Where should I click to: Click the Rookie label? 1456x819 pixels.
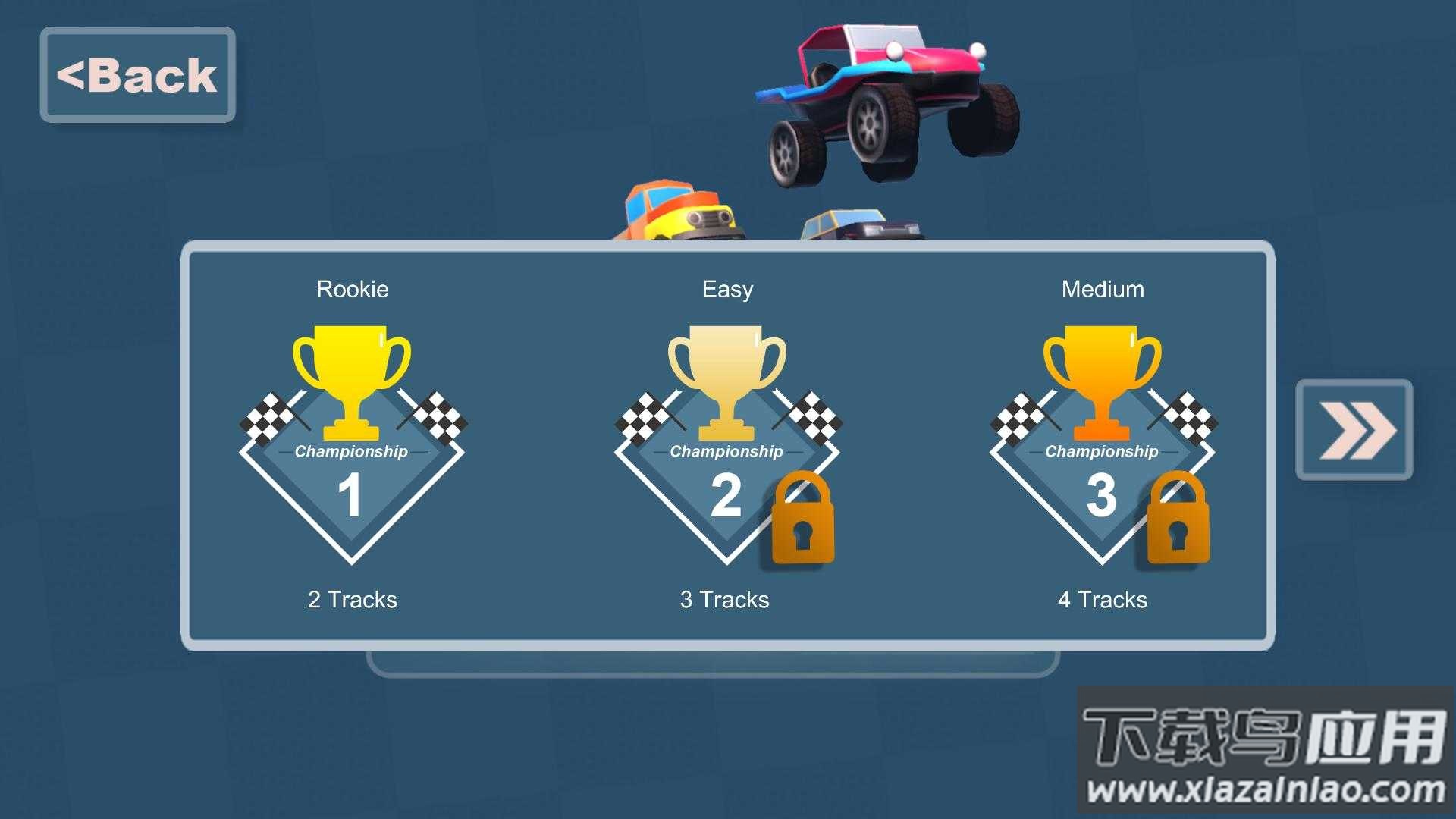pyautogui.click(x=352, y=289)
